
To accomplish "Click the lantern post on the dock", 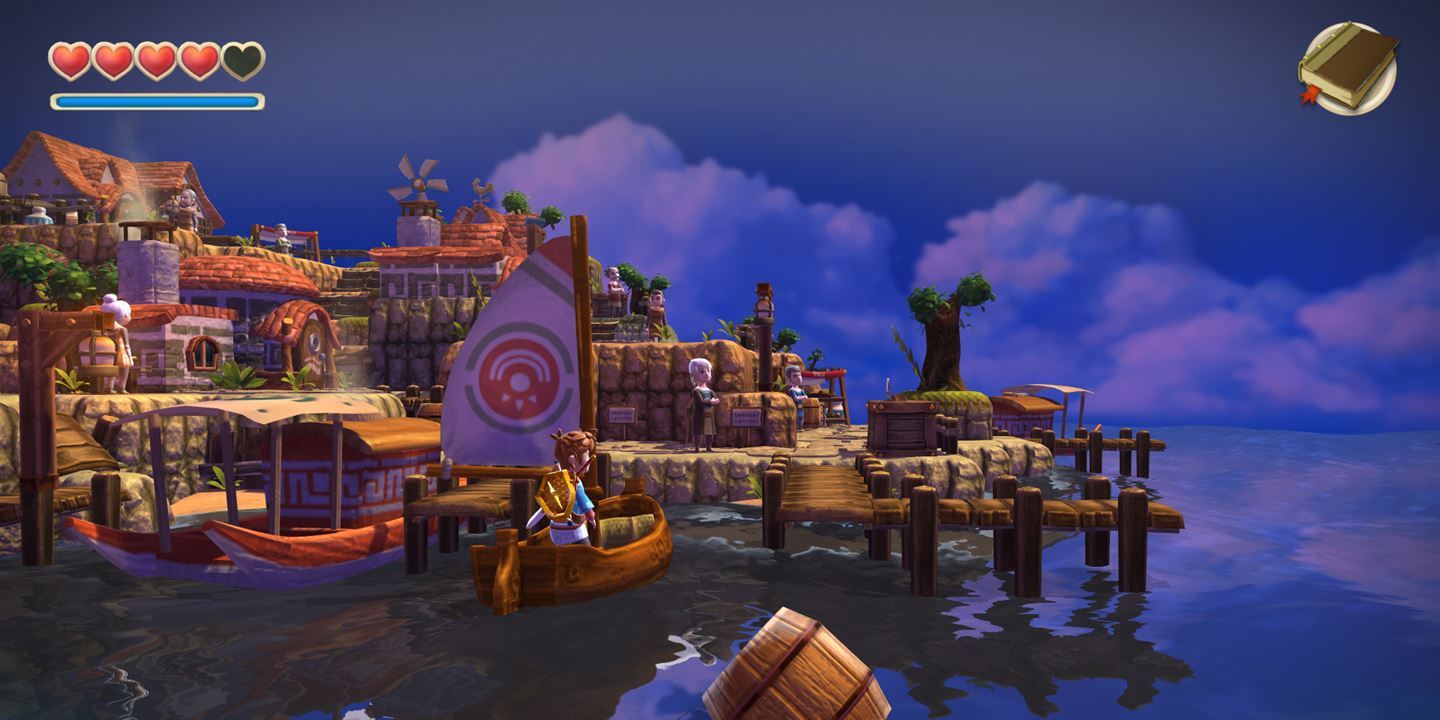I will point(762,307).
